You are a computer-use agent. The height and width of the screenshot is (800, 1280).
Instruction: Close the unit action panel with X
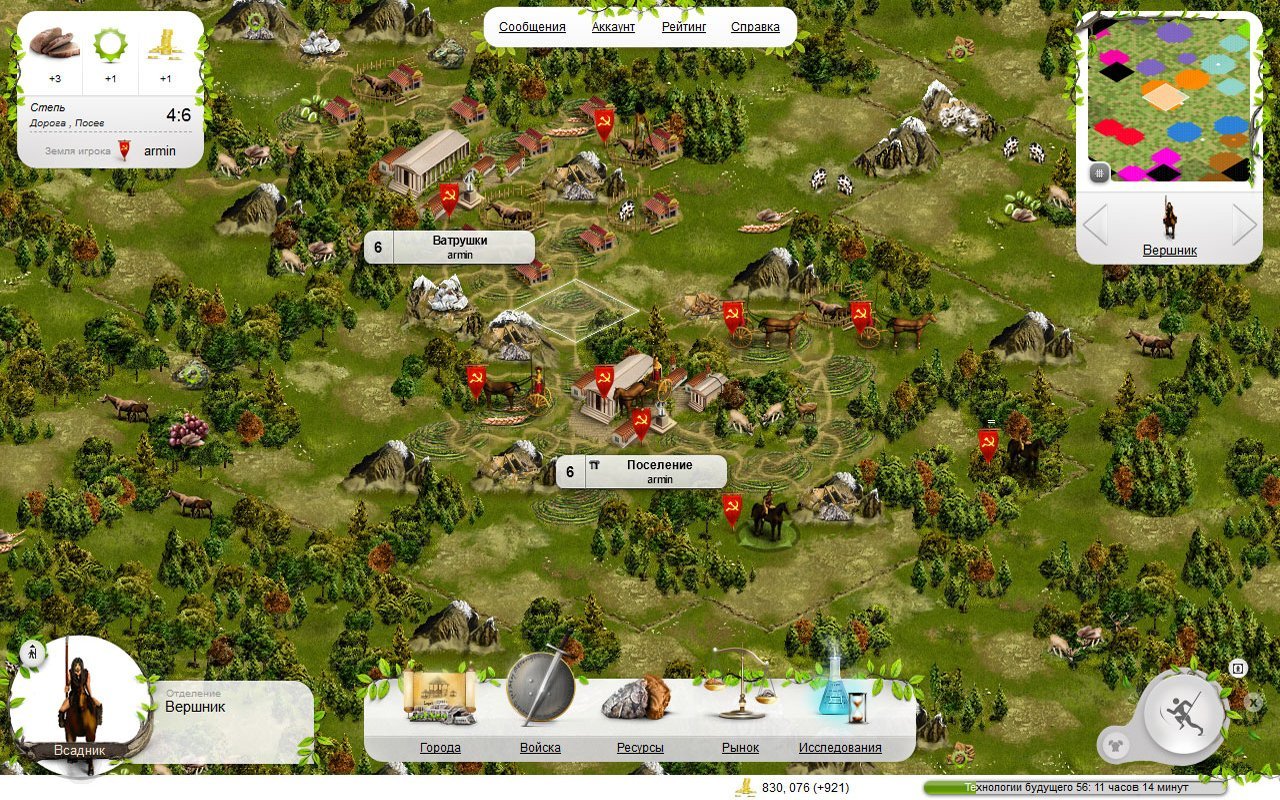click(x=1254, y=702)
